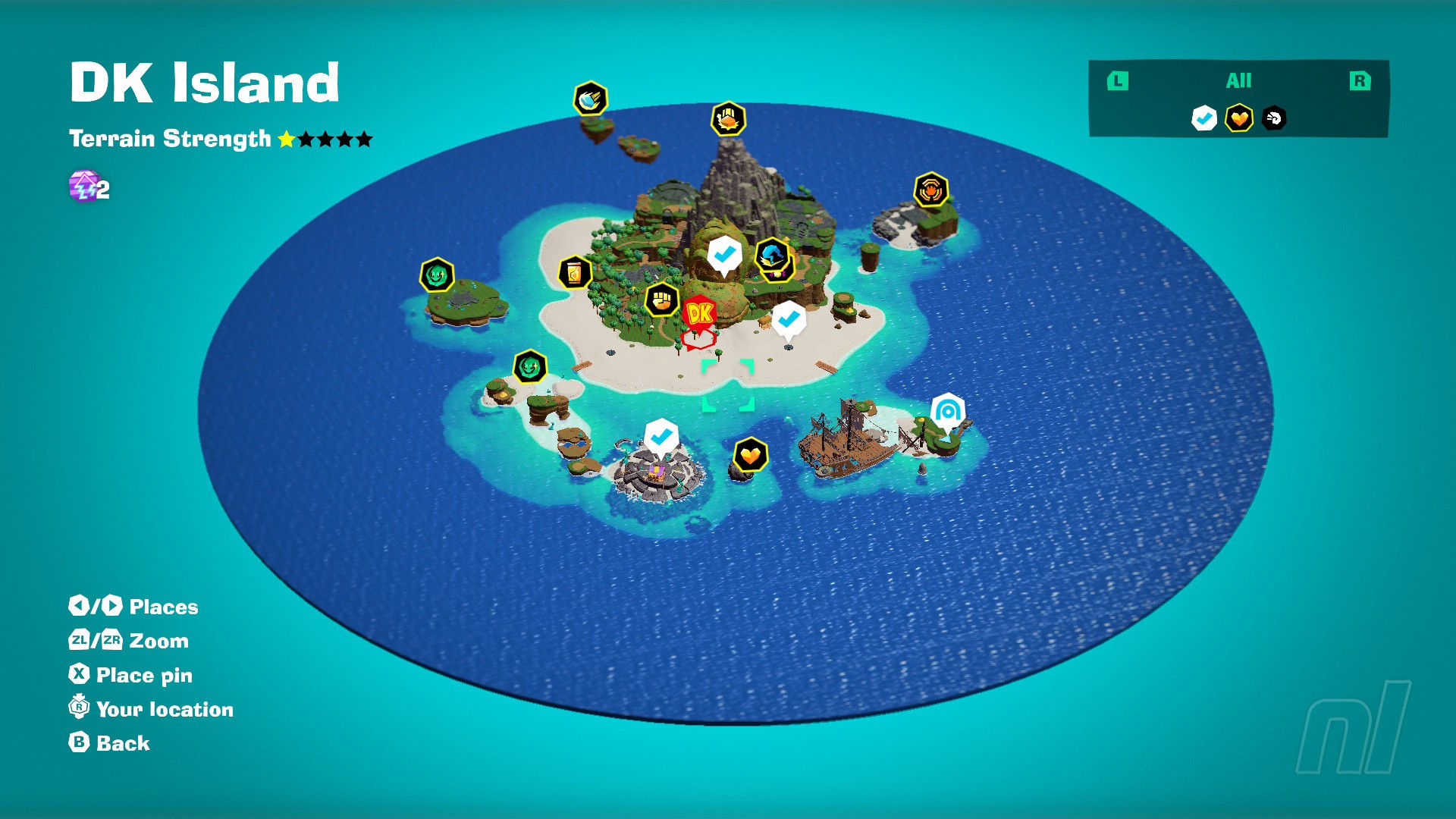Select the checkmark filter icon in the All panel
1456x819 pixels.
point(1203,118)
